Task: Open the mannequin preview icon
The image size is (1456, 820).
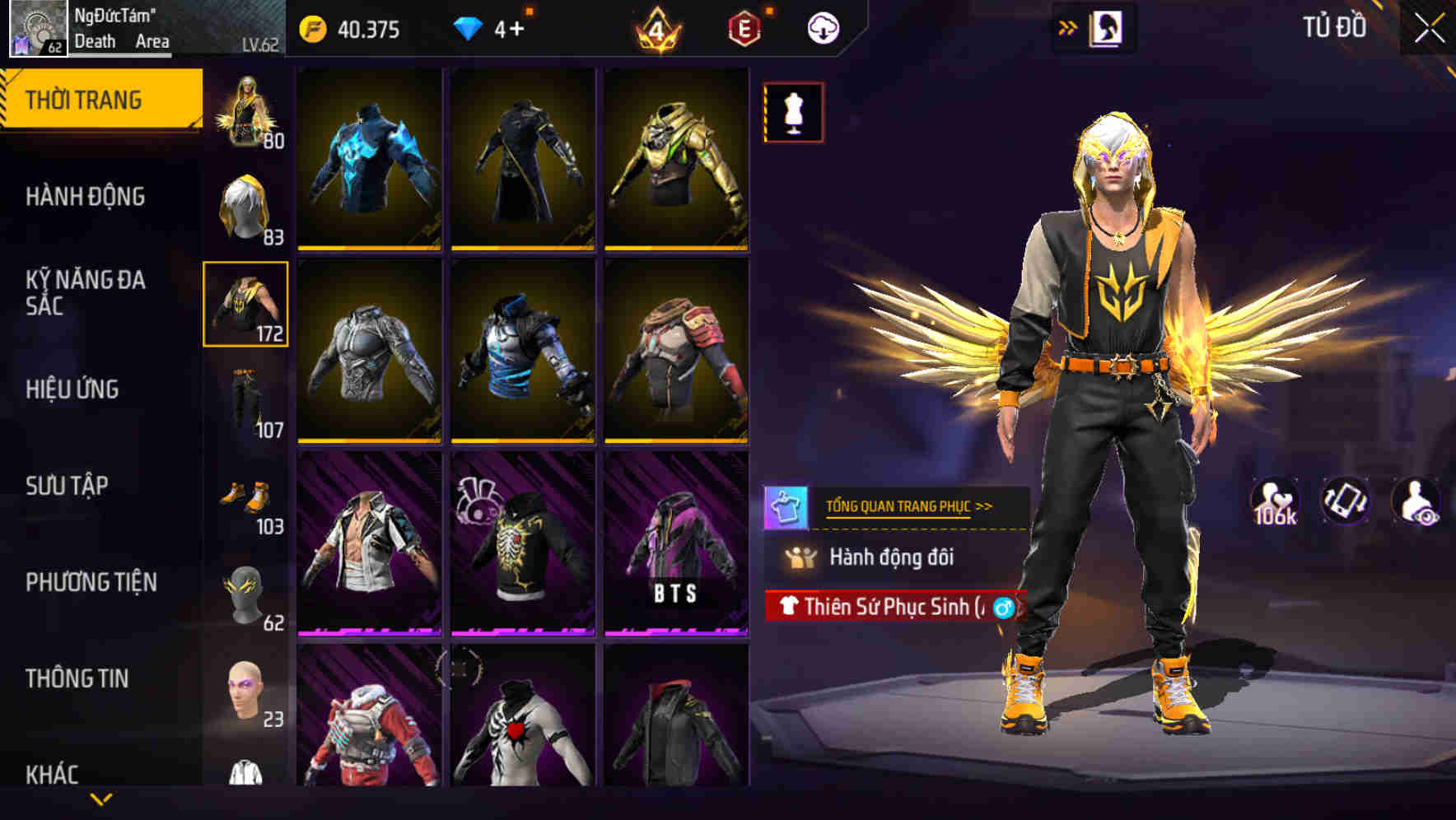Action: pyautogui.click(x=792, y=112)
